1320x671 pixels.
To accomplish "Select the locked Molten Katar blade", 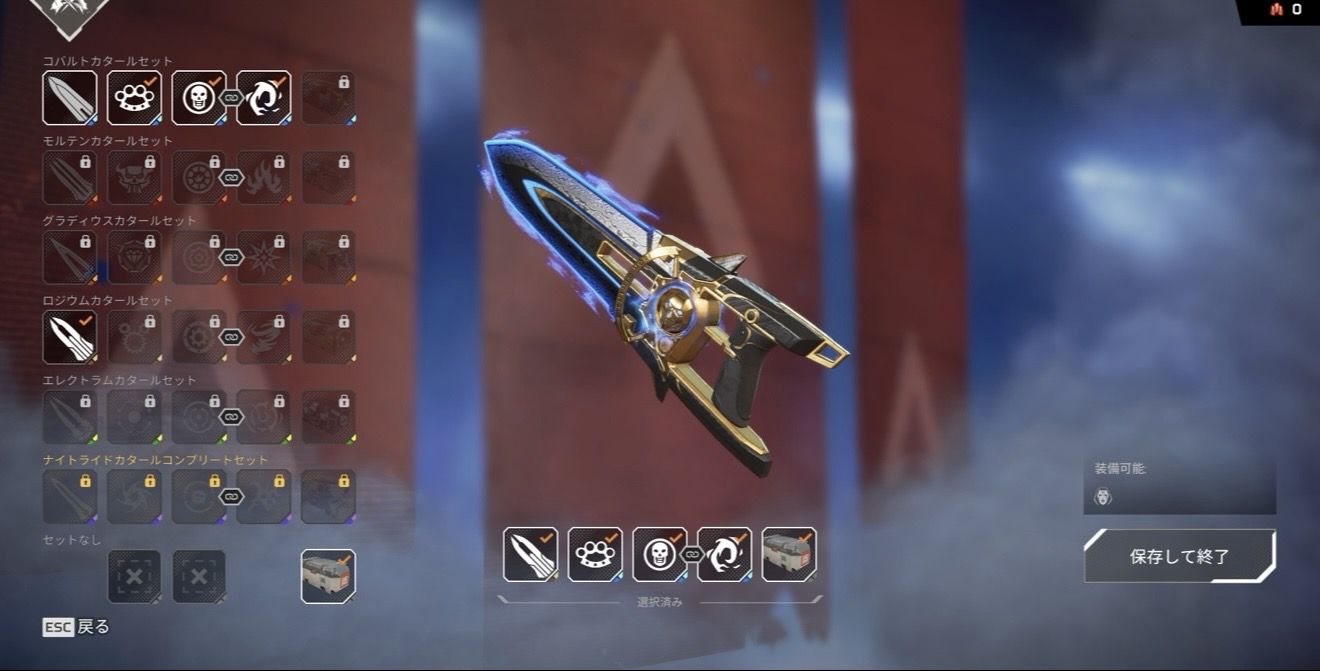I will click(70, 178).
